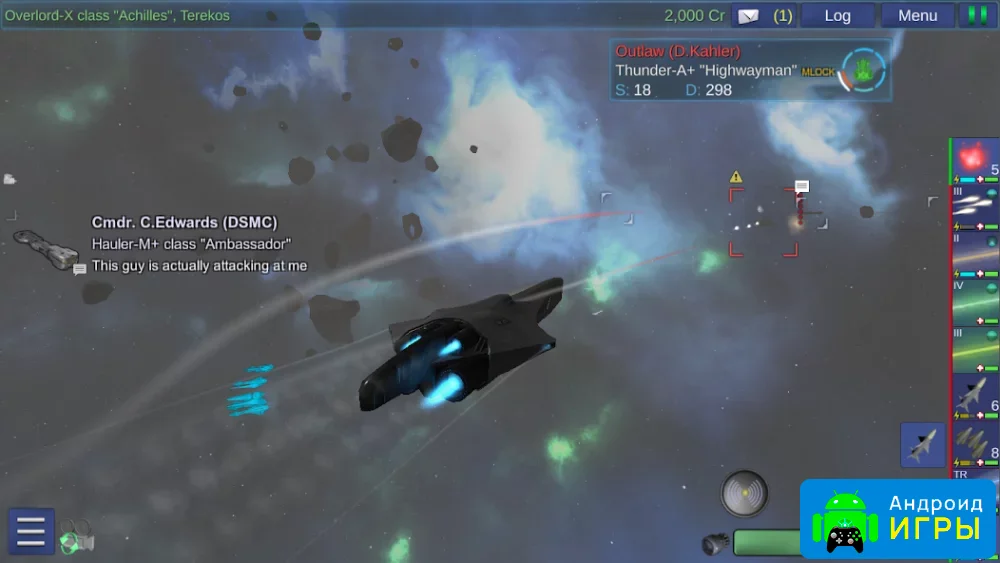The image size is (1000, 563).
Task: Open the Андроид Игры overlay badge
Action: pyautogui.click(x=897, y=518)
